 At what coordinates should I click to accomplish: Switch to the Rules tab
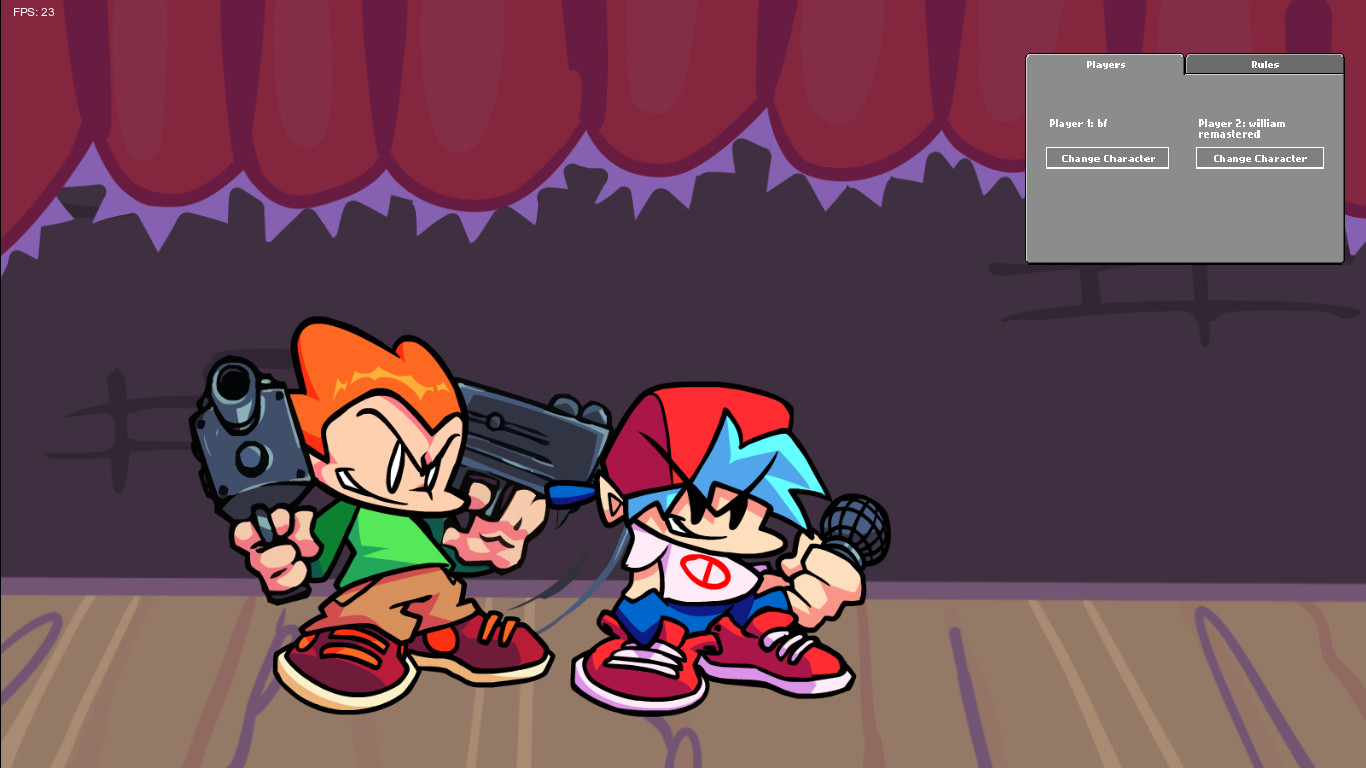click(x=1263, y=63)
